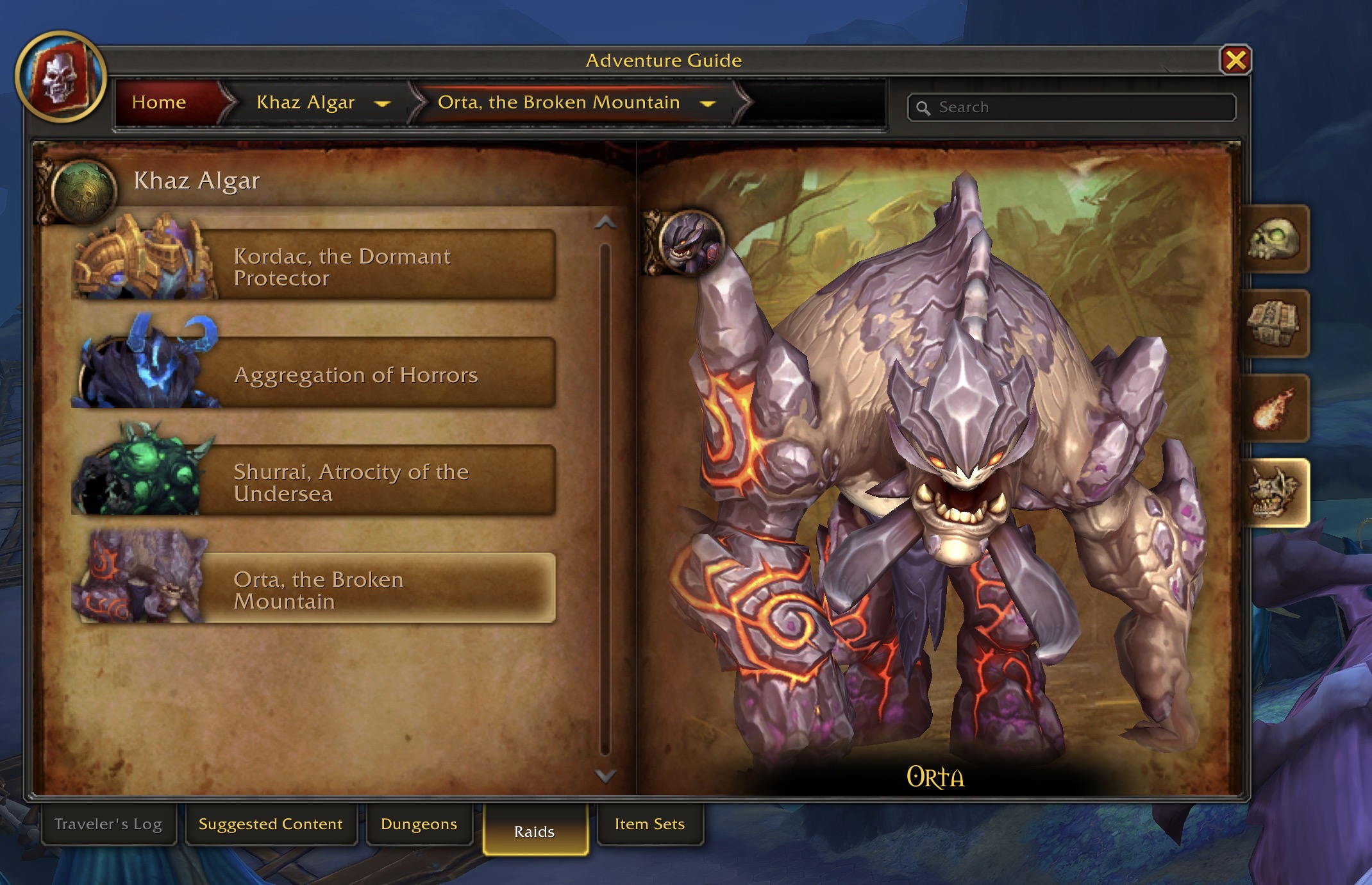This screenshot has height=885, width=1372.
Task: Open the loot chest side tab
Action: tap(1274, 324)
